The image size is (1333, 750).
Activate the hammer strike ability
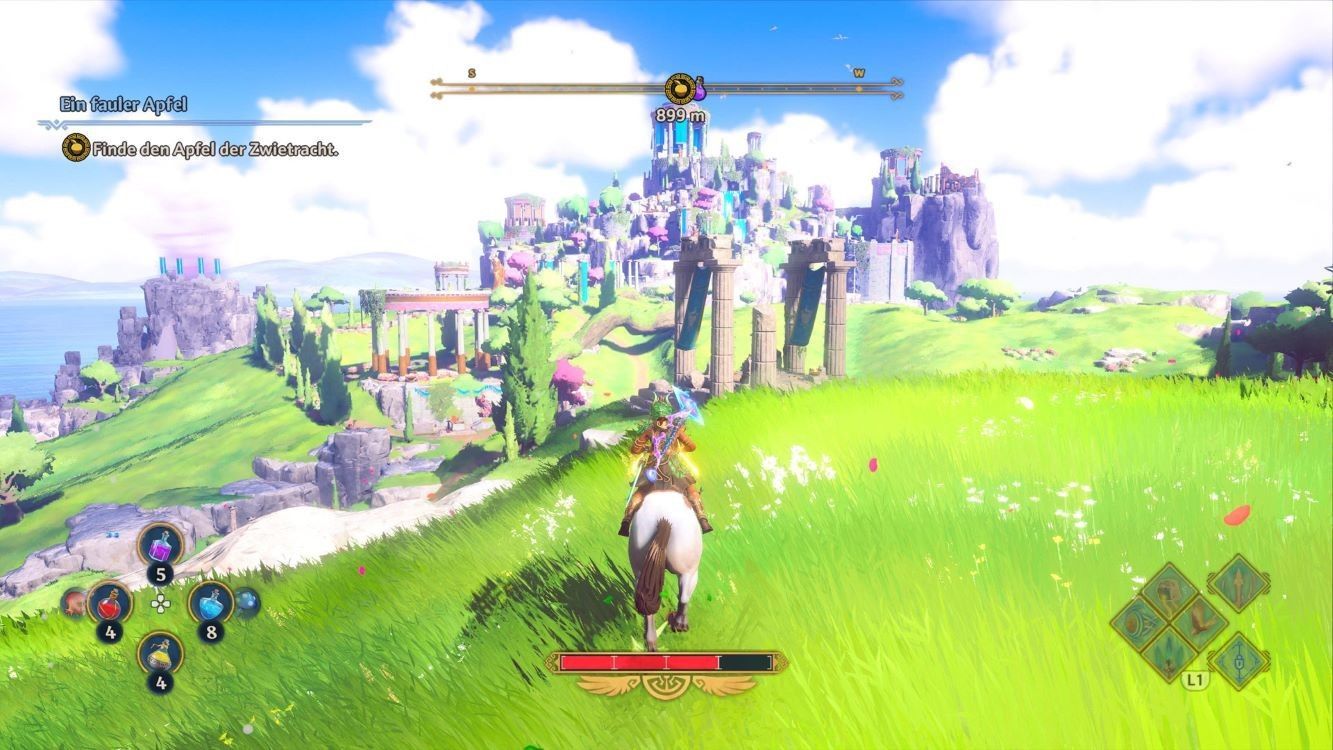pos(1167,590)
